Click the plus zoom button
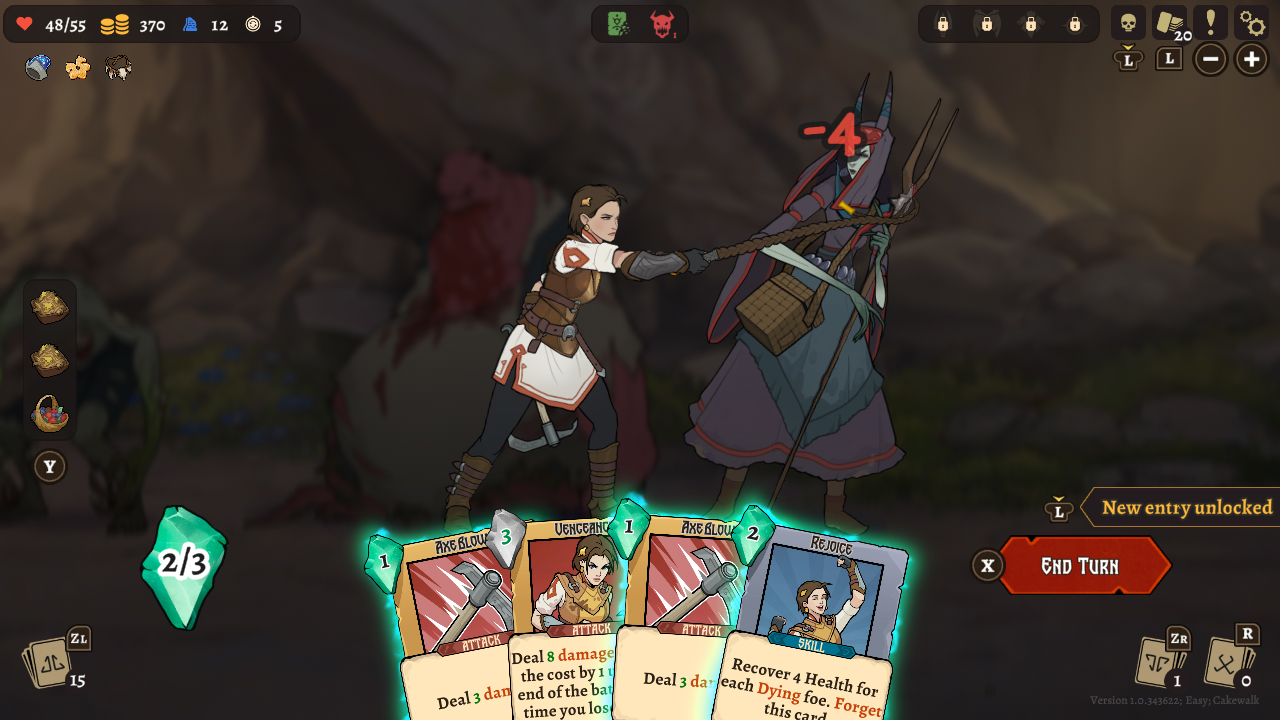Image resolution: width=1280 pixels, height=720 pixels. 1251,59
